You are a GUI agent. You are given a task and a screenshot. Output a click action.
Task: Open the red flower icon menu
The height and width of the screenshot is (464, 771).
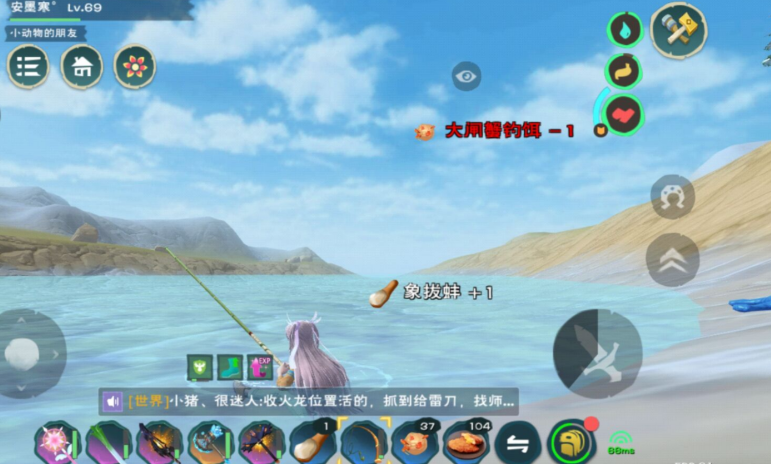pos(134,66)
